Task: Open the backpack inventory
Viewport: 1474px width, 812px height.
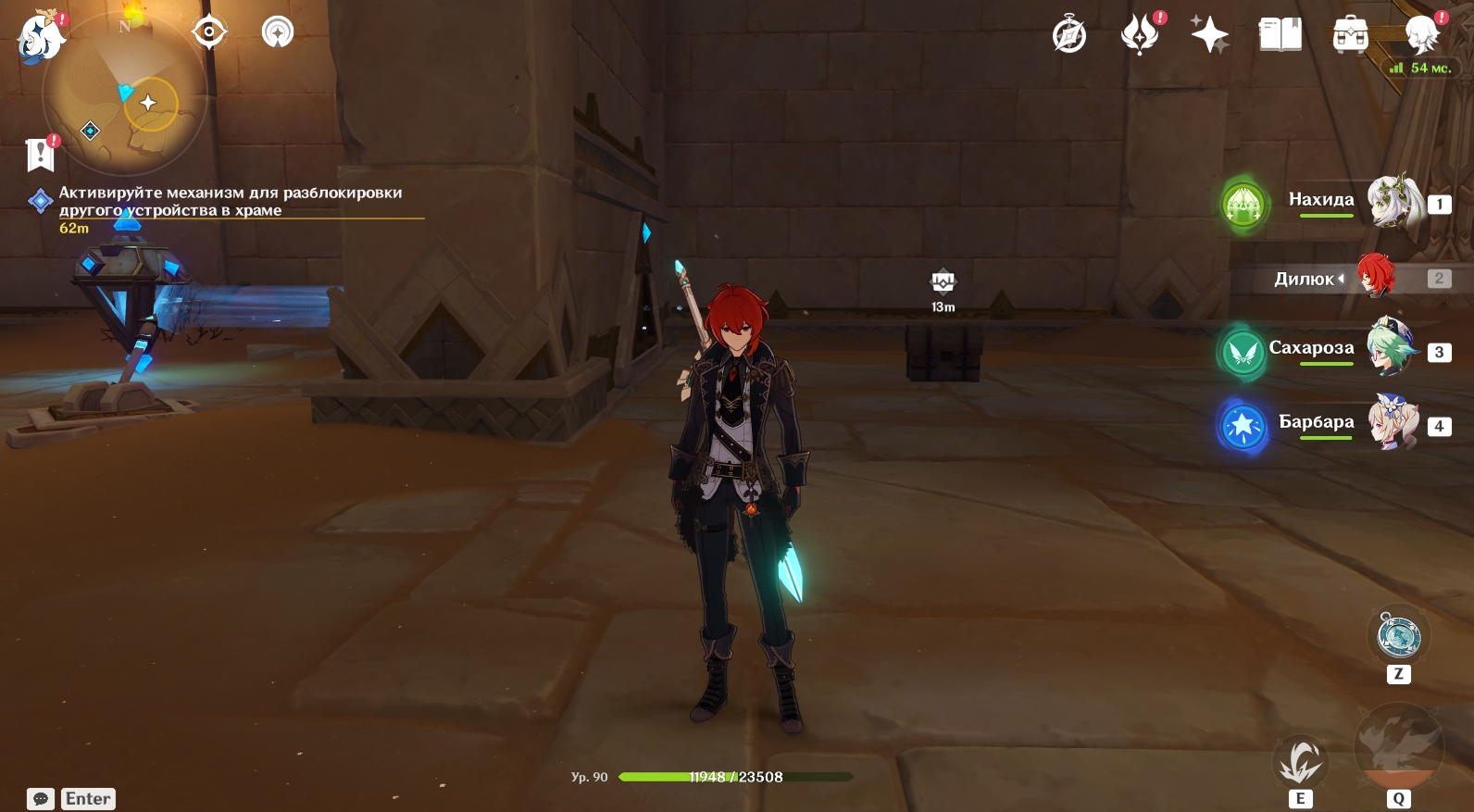Action: pos(1351,36)
